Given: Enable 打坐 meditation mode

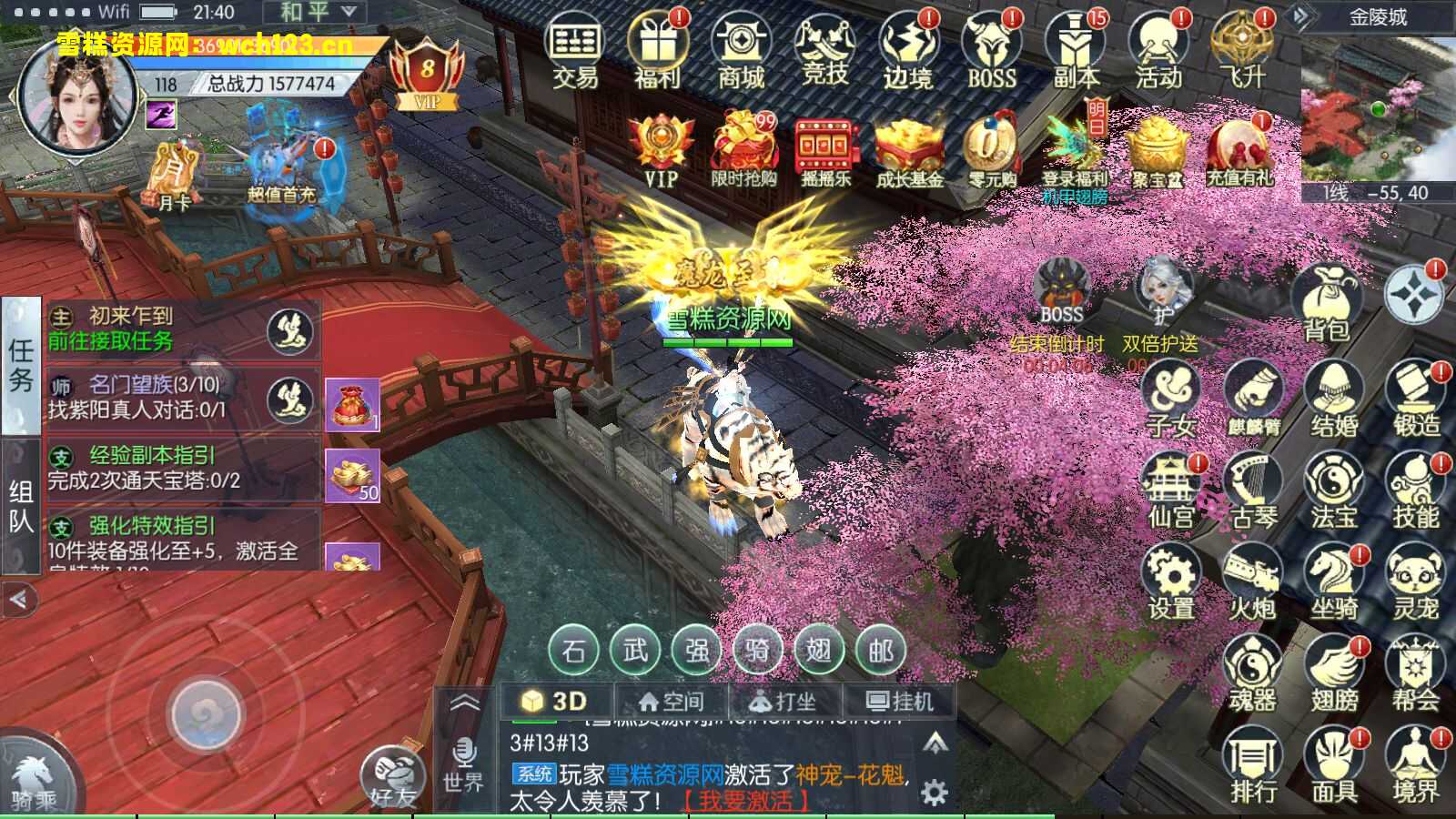Looking at the screenshot, I should (x=784, y=700).
